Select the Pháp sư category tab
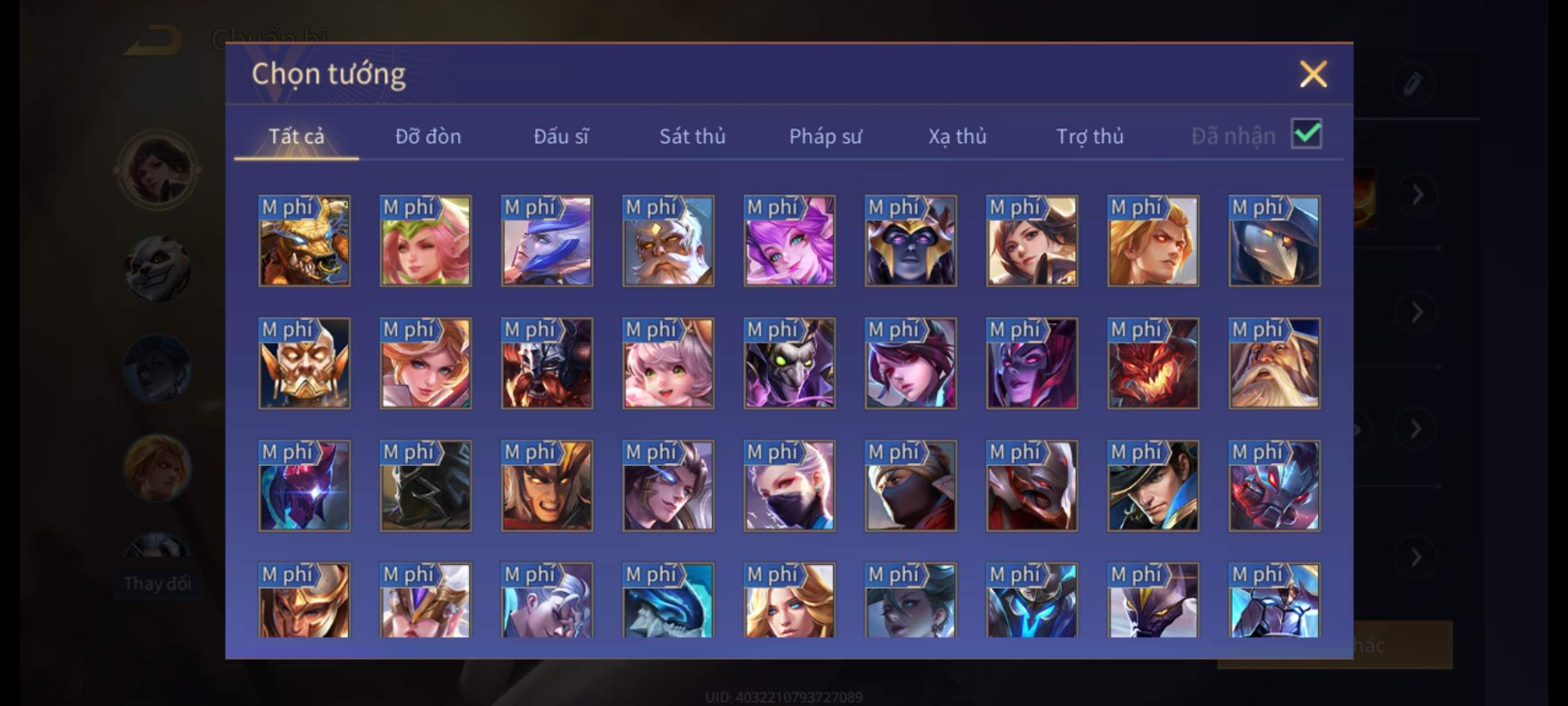Viewport: 1568px width, 706px height. (x=825, y=136)
